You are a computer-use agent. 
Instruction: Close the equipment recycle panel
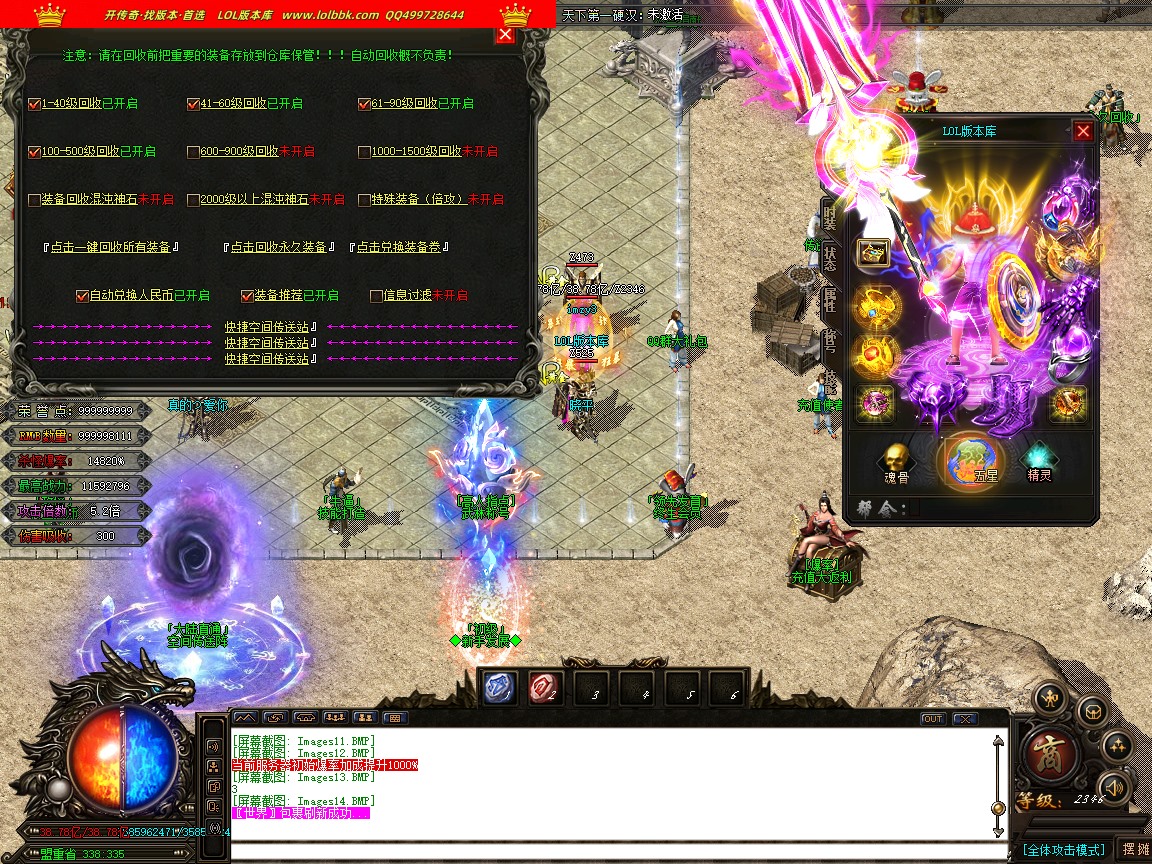[x=505, y=35]
